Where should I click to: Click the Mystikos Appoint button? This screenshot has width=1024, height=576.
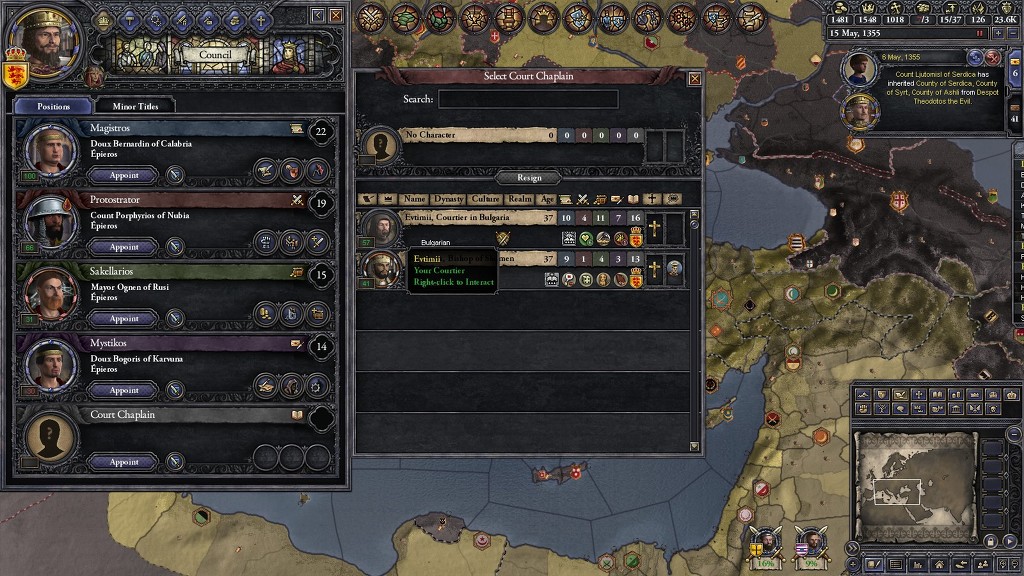124,391
